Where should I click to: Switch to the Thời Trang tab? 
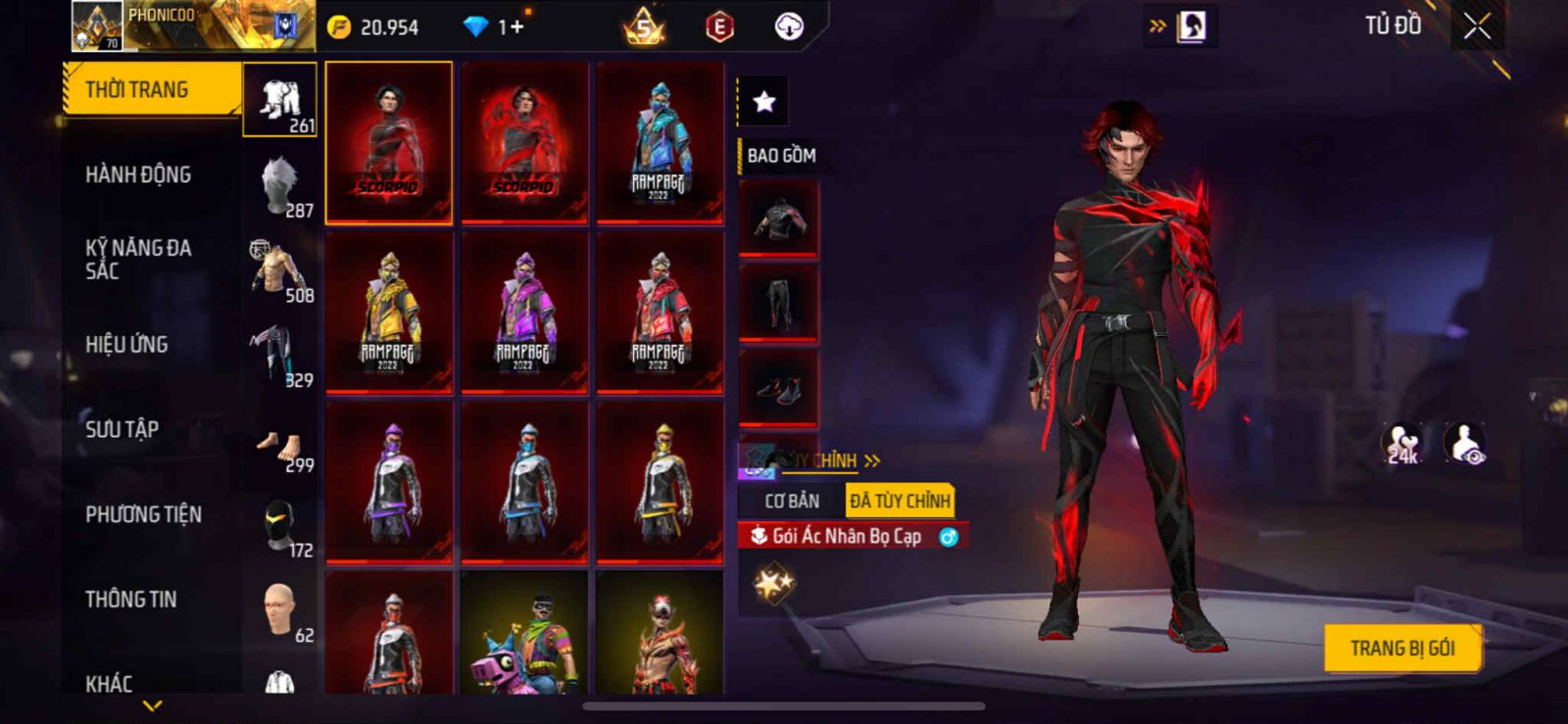point(152,90)
